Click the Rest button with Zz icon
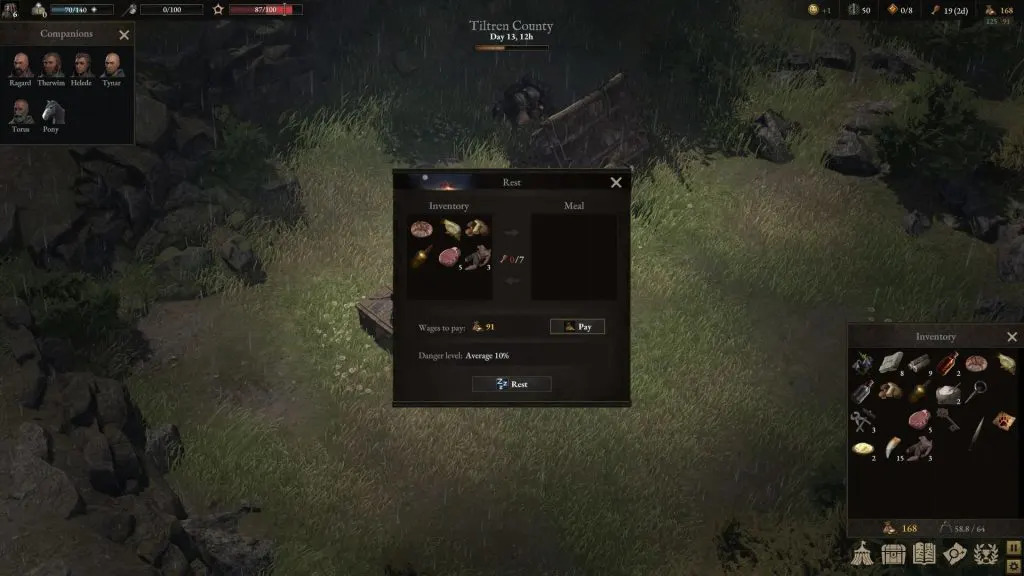This screenshot has height=576, width=1024. click(x=511, y=384)
